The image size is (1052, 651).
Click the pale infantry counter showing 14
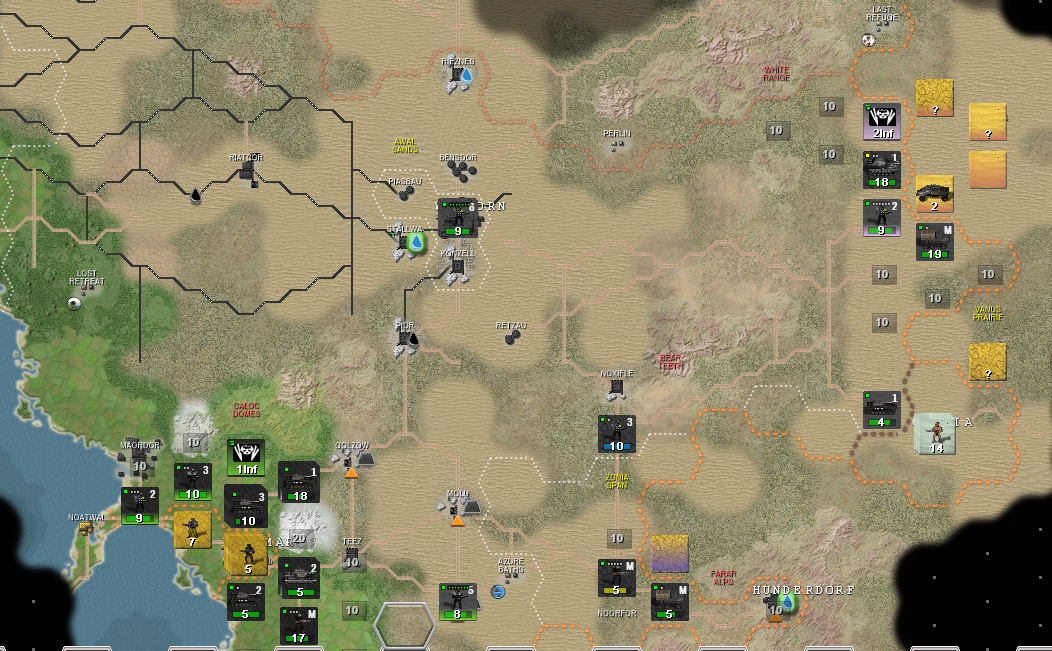pos(934,434)
